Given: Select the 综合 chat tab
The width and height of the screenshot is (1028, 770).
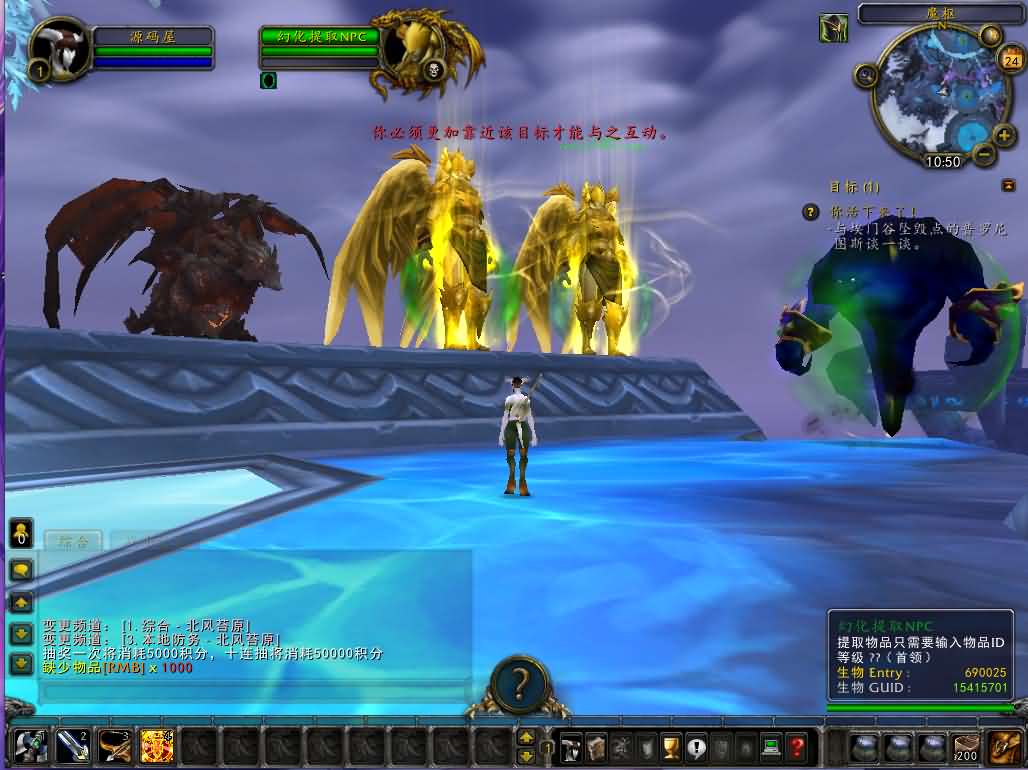Looking at the screenshot, I should point(74,541).
